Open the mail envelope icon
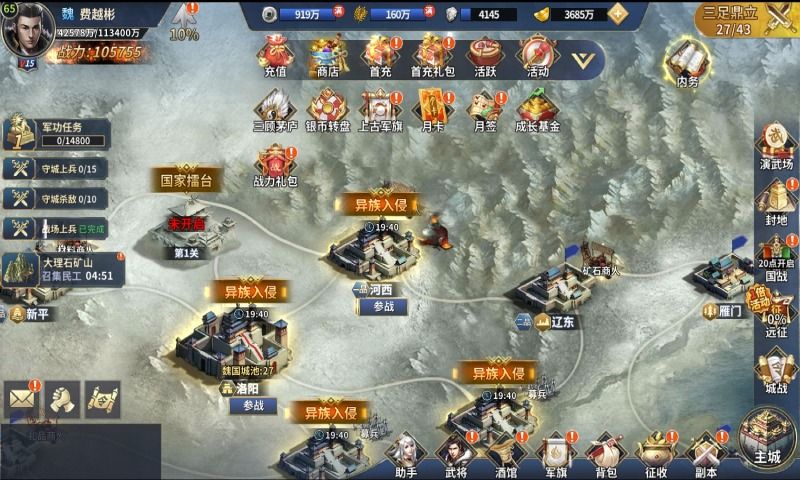The width and height of the screenshot is (800, 480). (x=21, y=399)
